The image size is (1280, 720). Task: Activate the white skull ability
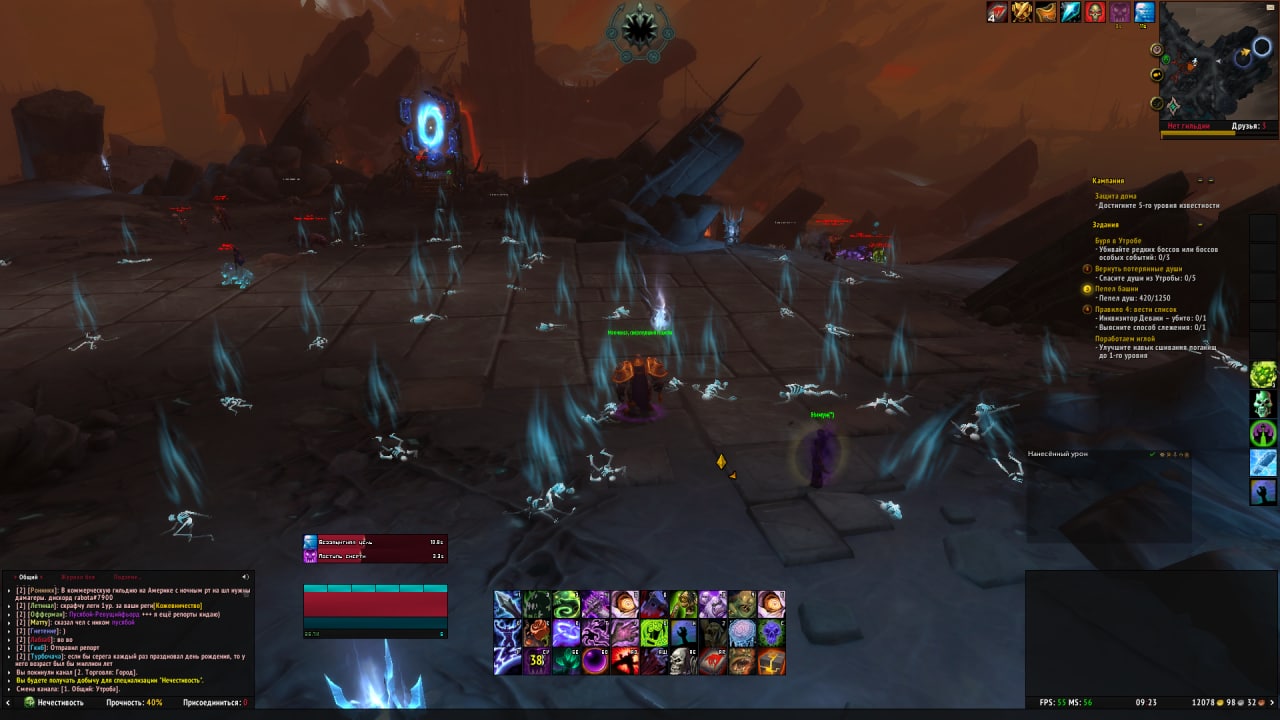(x=683, y=661)
